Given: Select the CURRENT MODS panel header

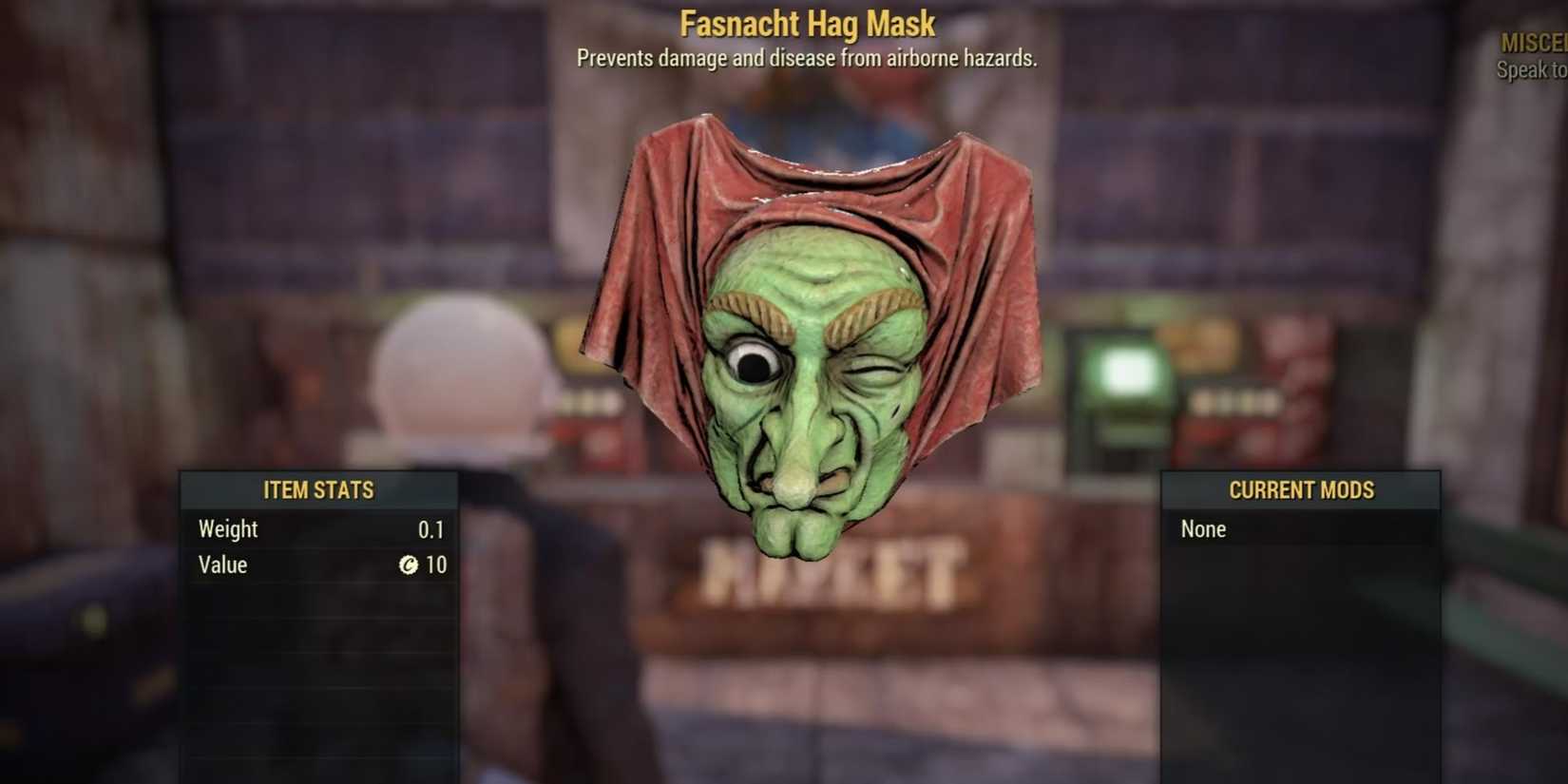Looking at the screenshot, I should click(x=1301, y=490).
